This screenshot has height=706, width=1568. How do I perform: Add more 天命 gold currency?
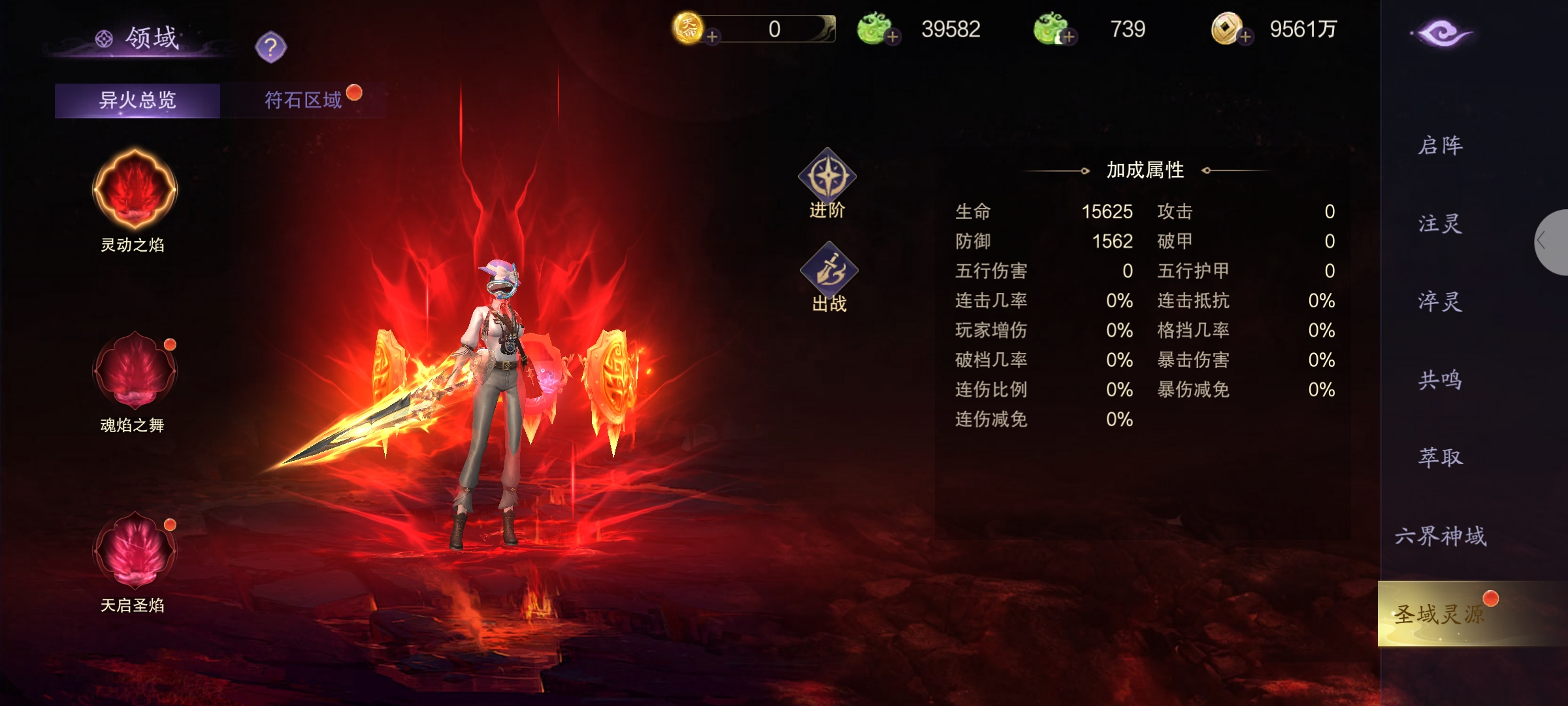(712, 37)
